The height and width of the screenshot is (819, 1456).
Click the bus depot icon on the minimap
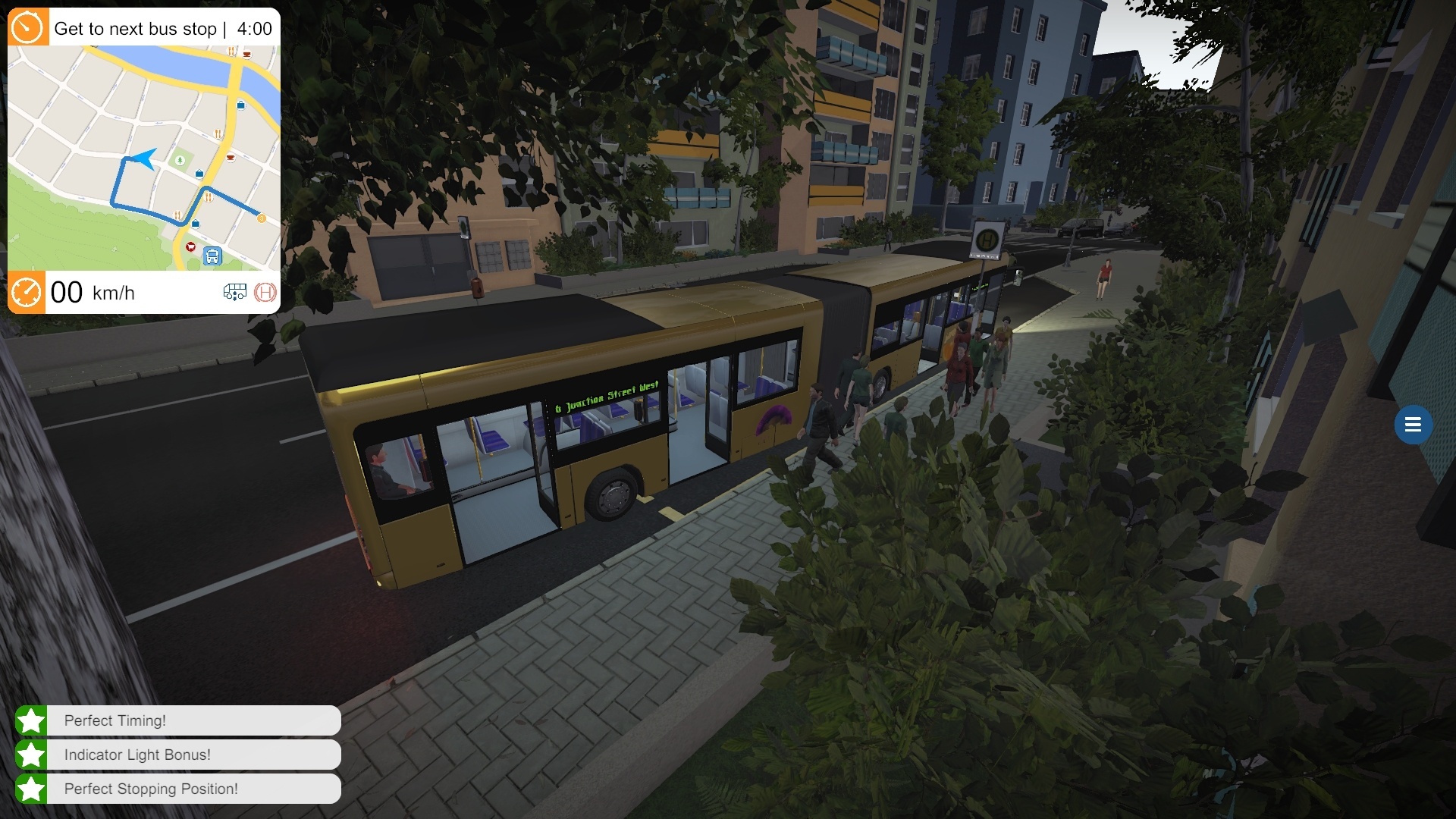[x=213, y=257]
